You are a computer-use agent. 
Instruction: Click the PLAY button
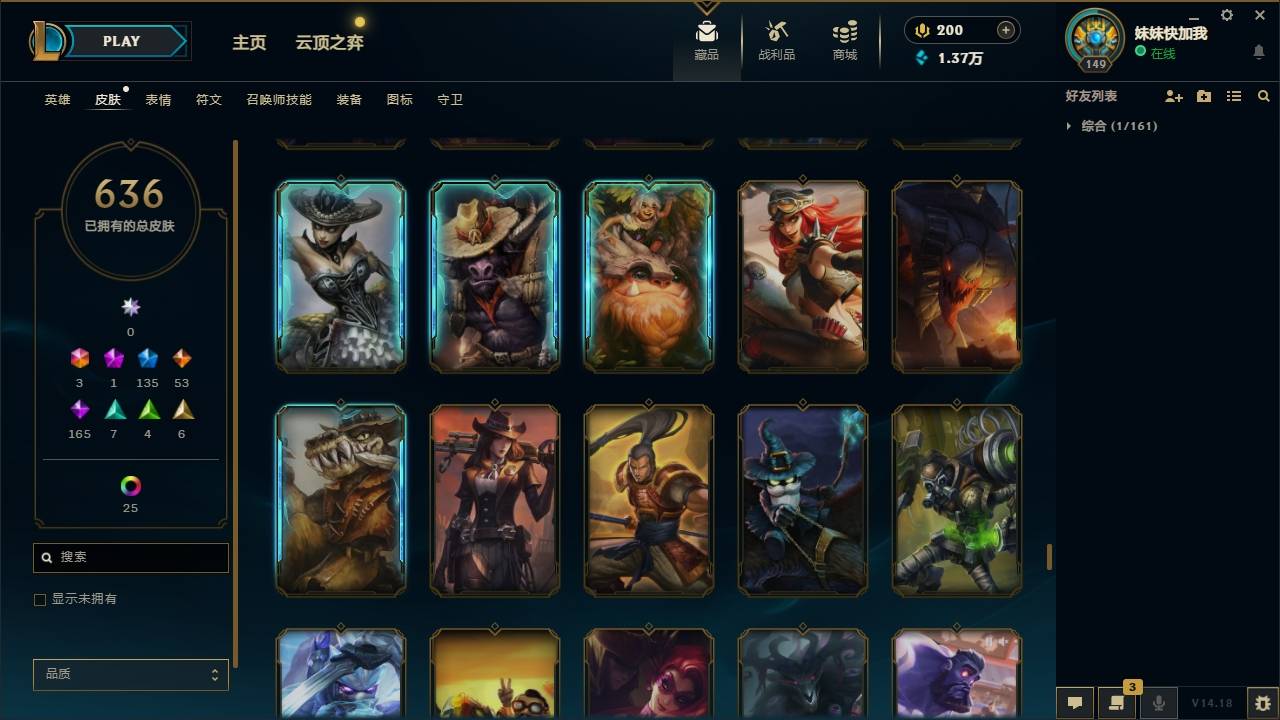(x=121, y=41)
